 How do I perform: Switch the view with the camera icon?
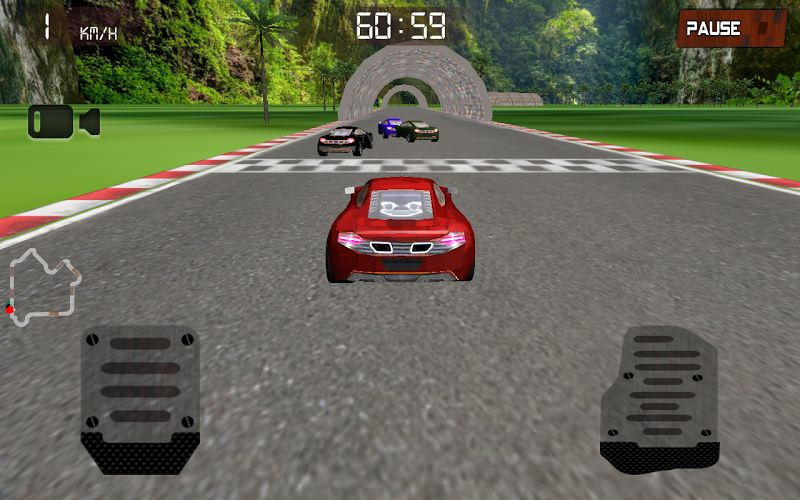(64, 121)
